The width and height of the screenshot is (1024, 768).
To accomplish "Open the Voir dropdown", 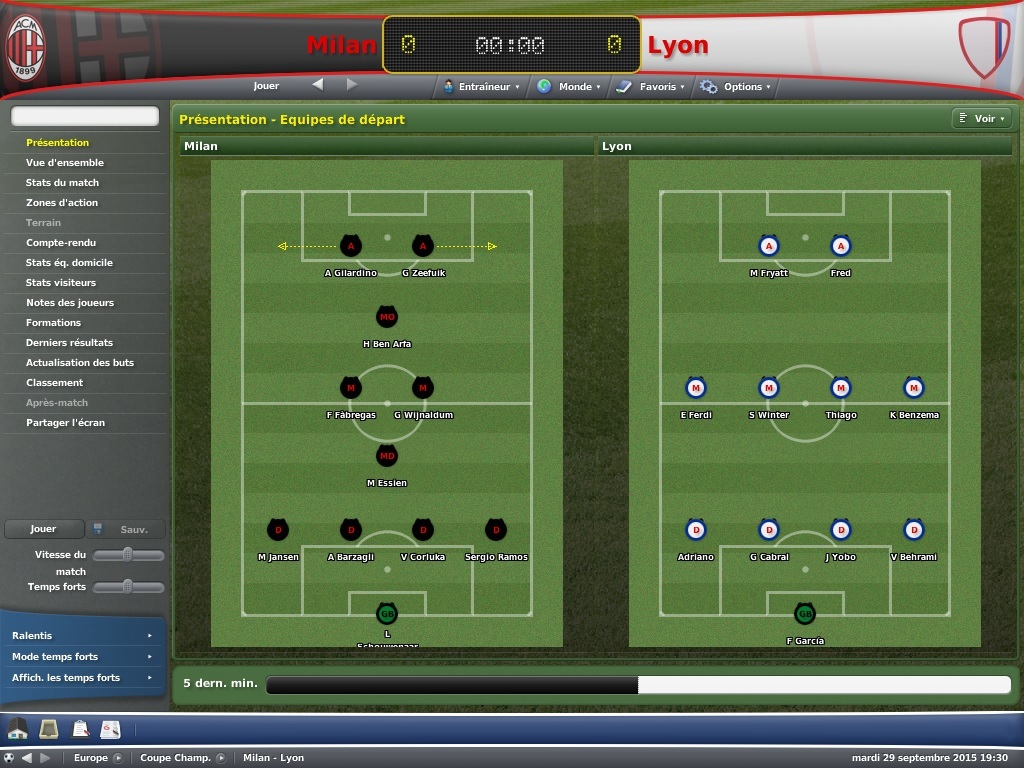I will pos(982,119).
